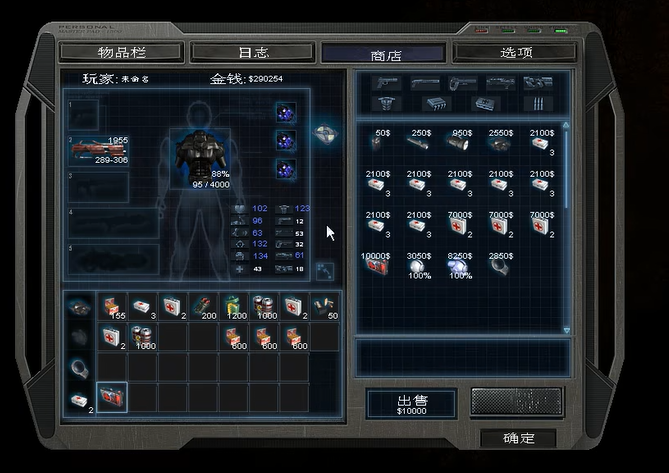Buy the 950$ flashlight

point(461,144)
